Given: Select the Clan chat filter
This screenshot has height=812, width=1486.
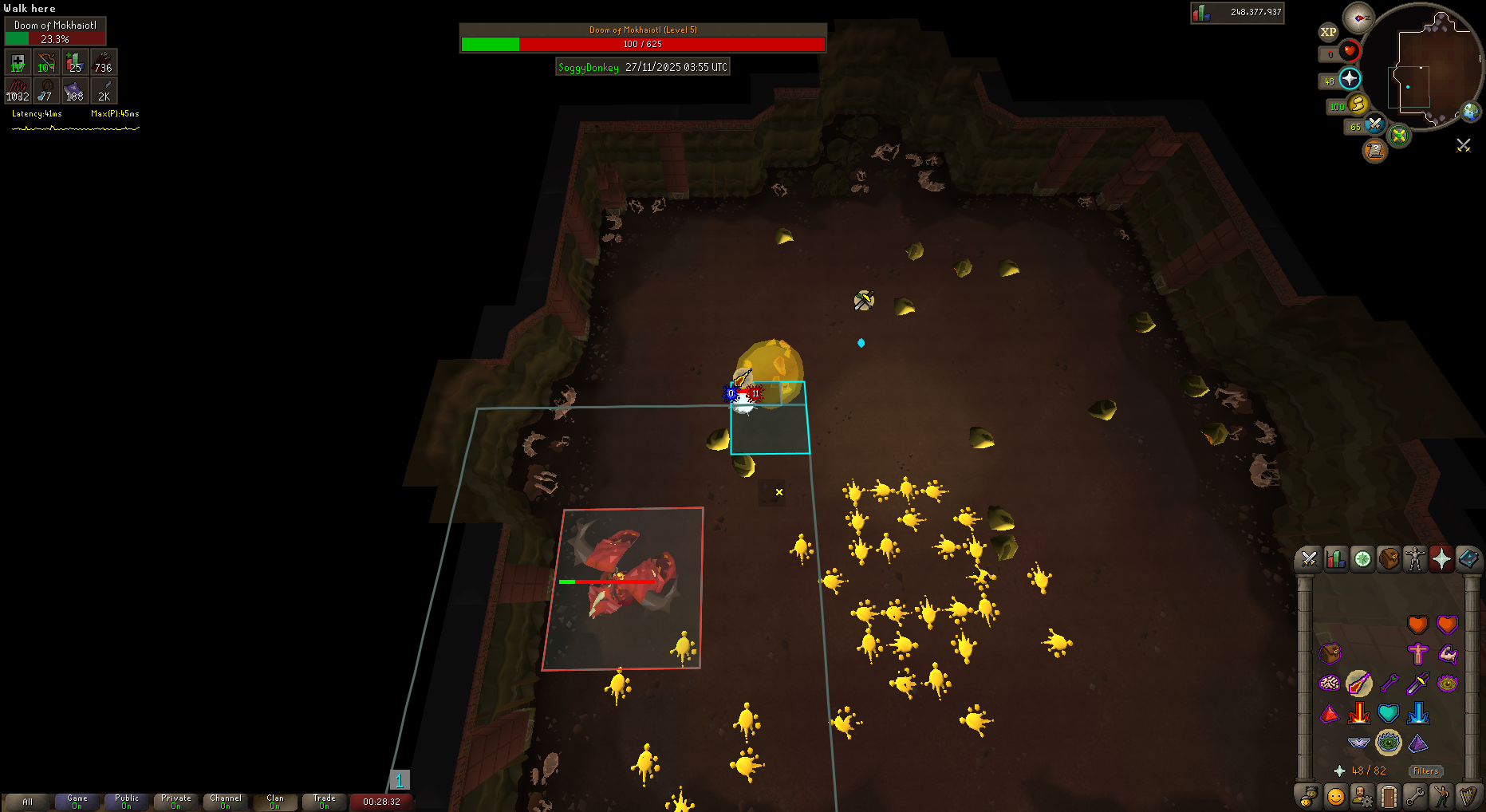Looking at the screenshot, I should pos(274,801).
